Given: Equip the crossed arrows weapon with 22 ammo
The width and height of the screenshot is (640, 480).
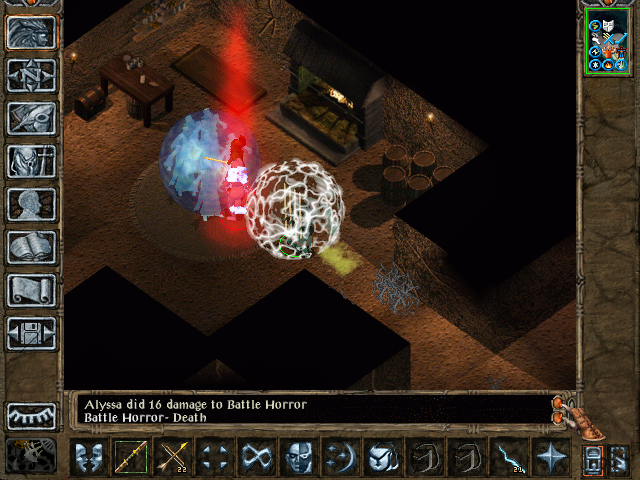Looking at the screenshot, I should [x=174, y=458].
